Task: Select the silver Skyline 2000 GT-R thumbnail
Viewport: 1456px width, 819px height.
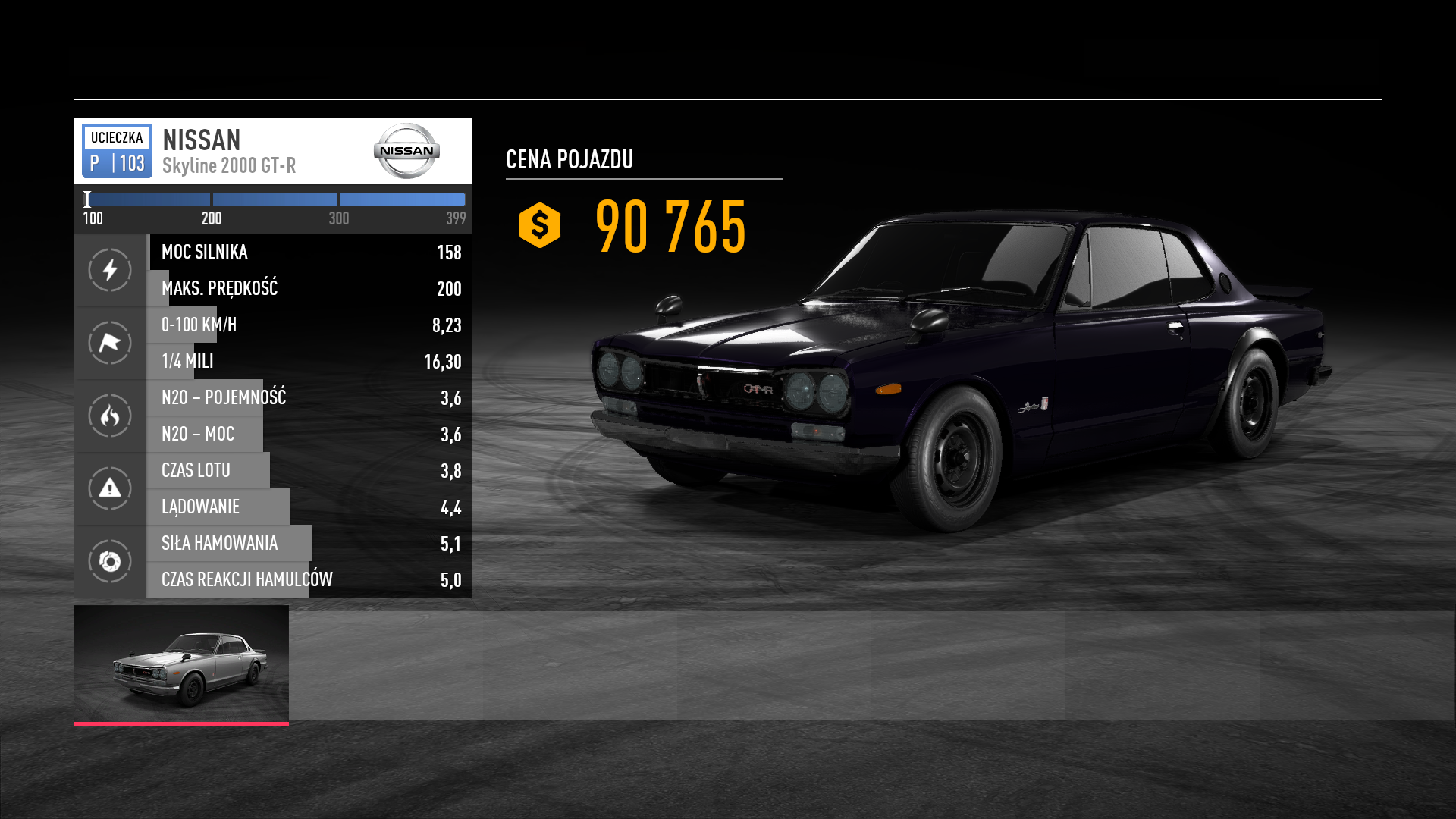Action: [181, 664]
